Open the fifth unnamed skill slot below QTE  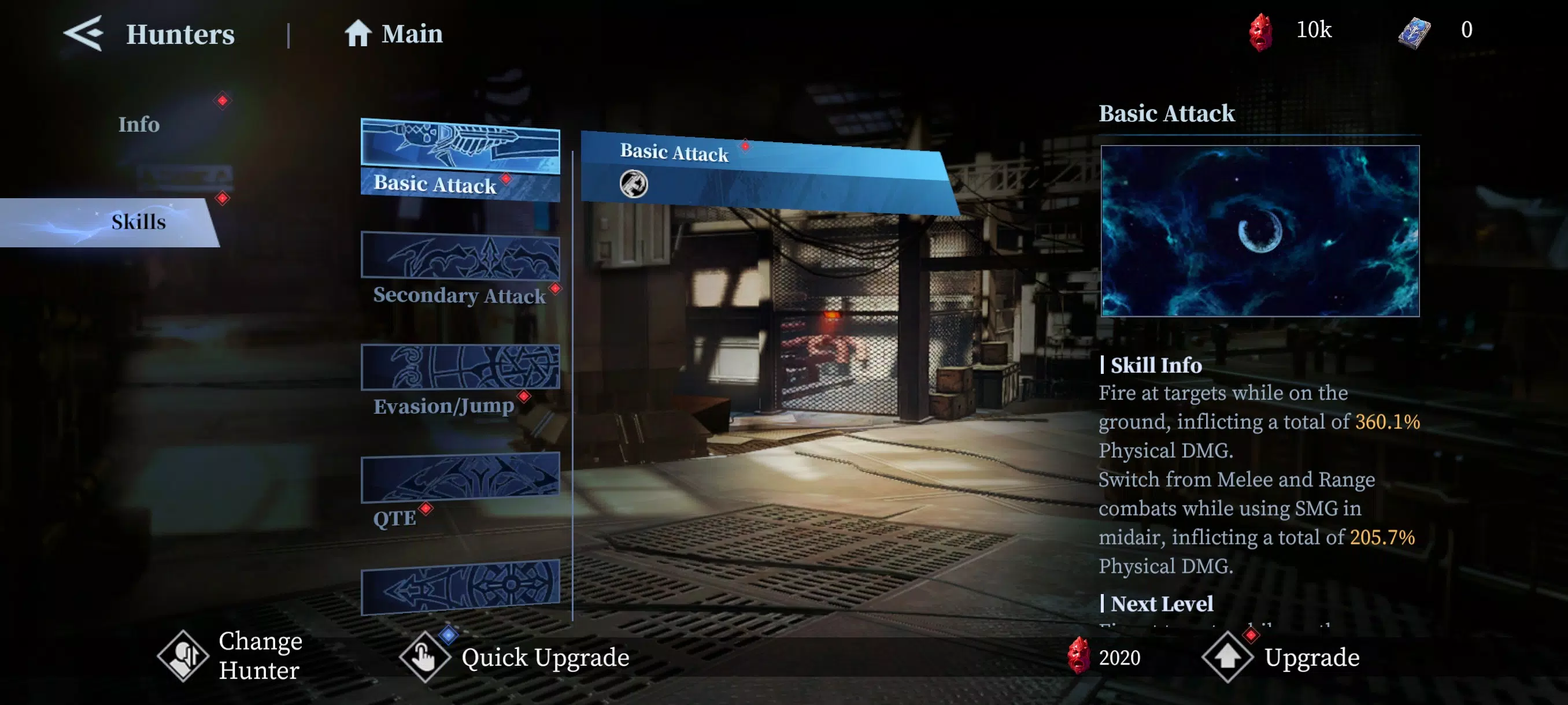(461, 587)
